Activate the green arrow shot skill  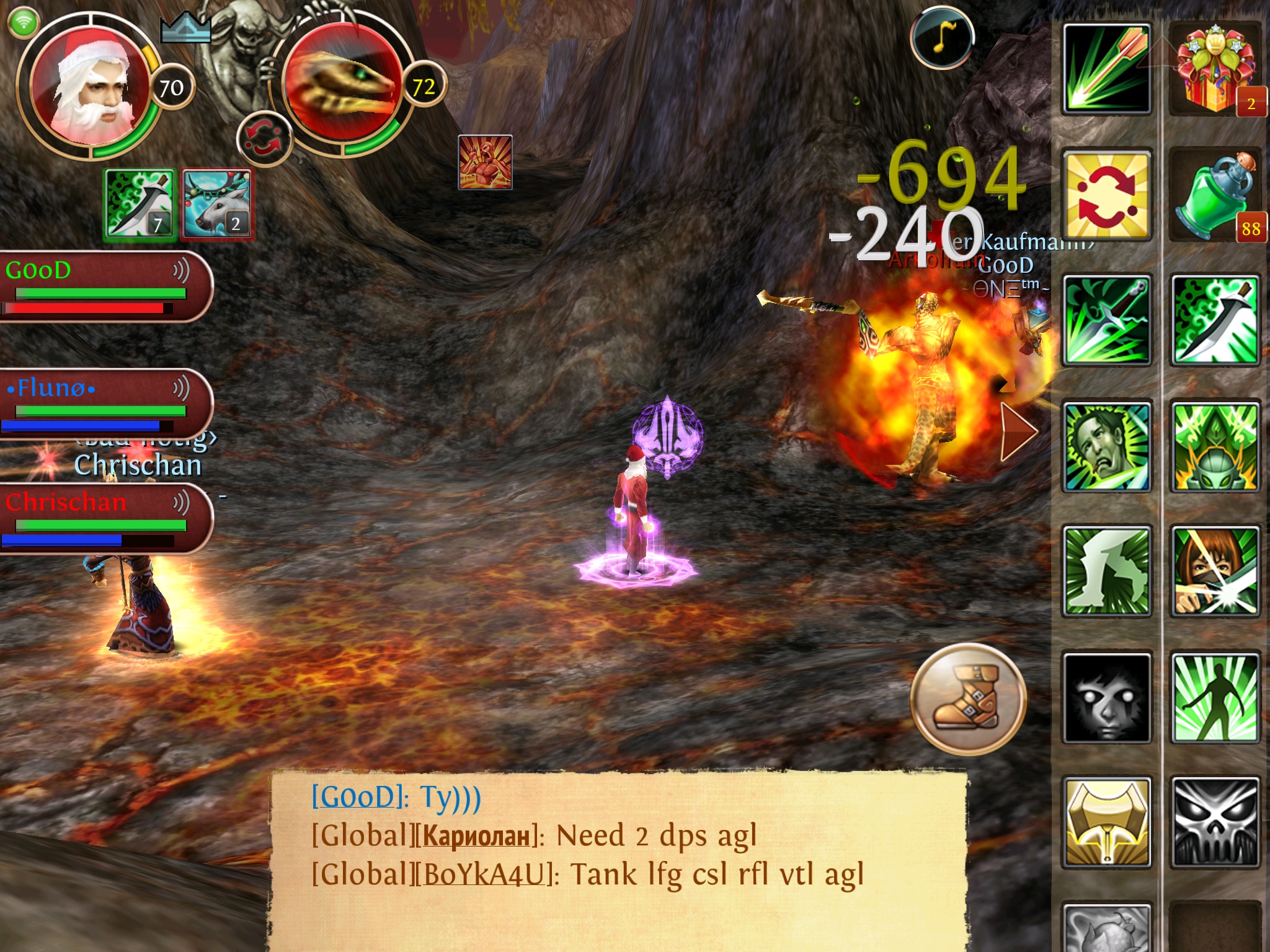point(1107,69)
